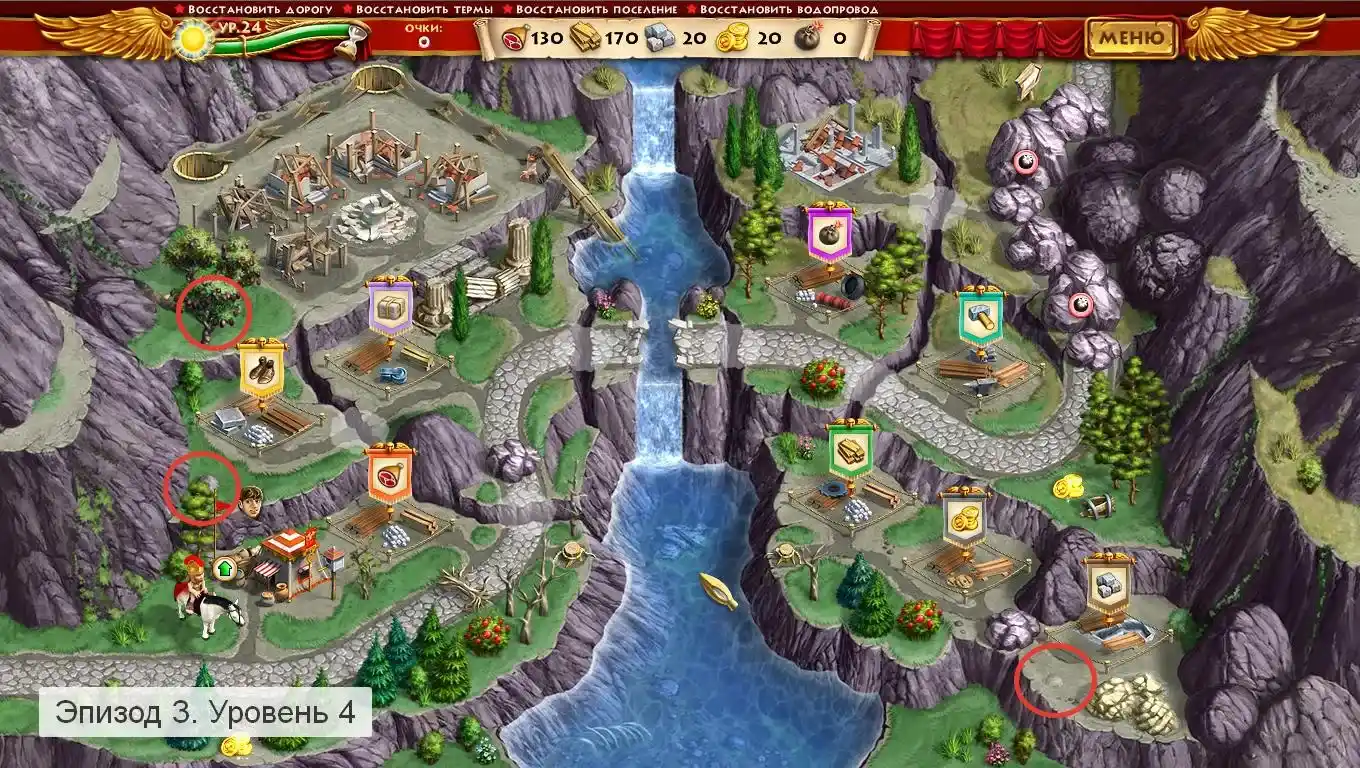This screenshot has width=1360, height=768.
Task: Select the gold coins building banner
Action: pos(965,516)
